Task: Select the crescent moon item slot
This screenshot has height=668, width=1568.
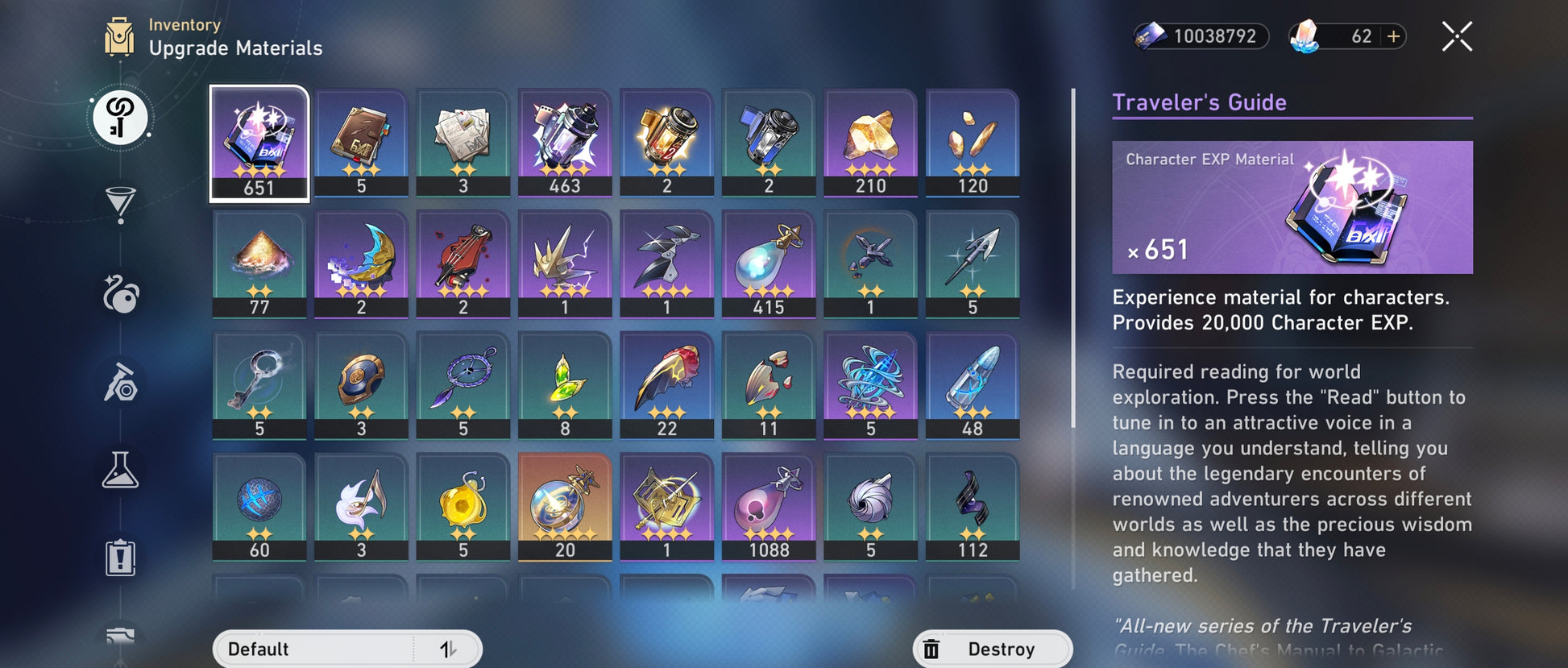Action: click(361, 264)
